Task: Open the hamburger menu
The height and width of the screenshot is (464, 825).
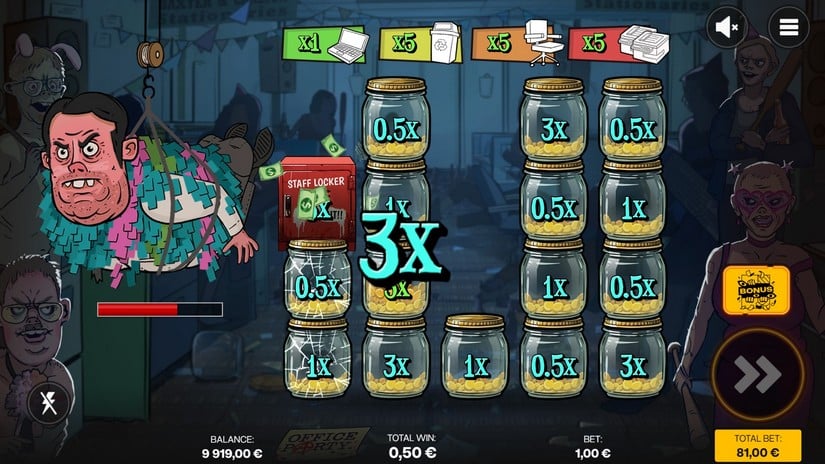Action: 789,28
